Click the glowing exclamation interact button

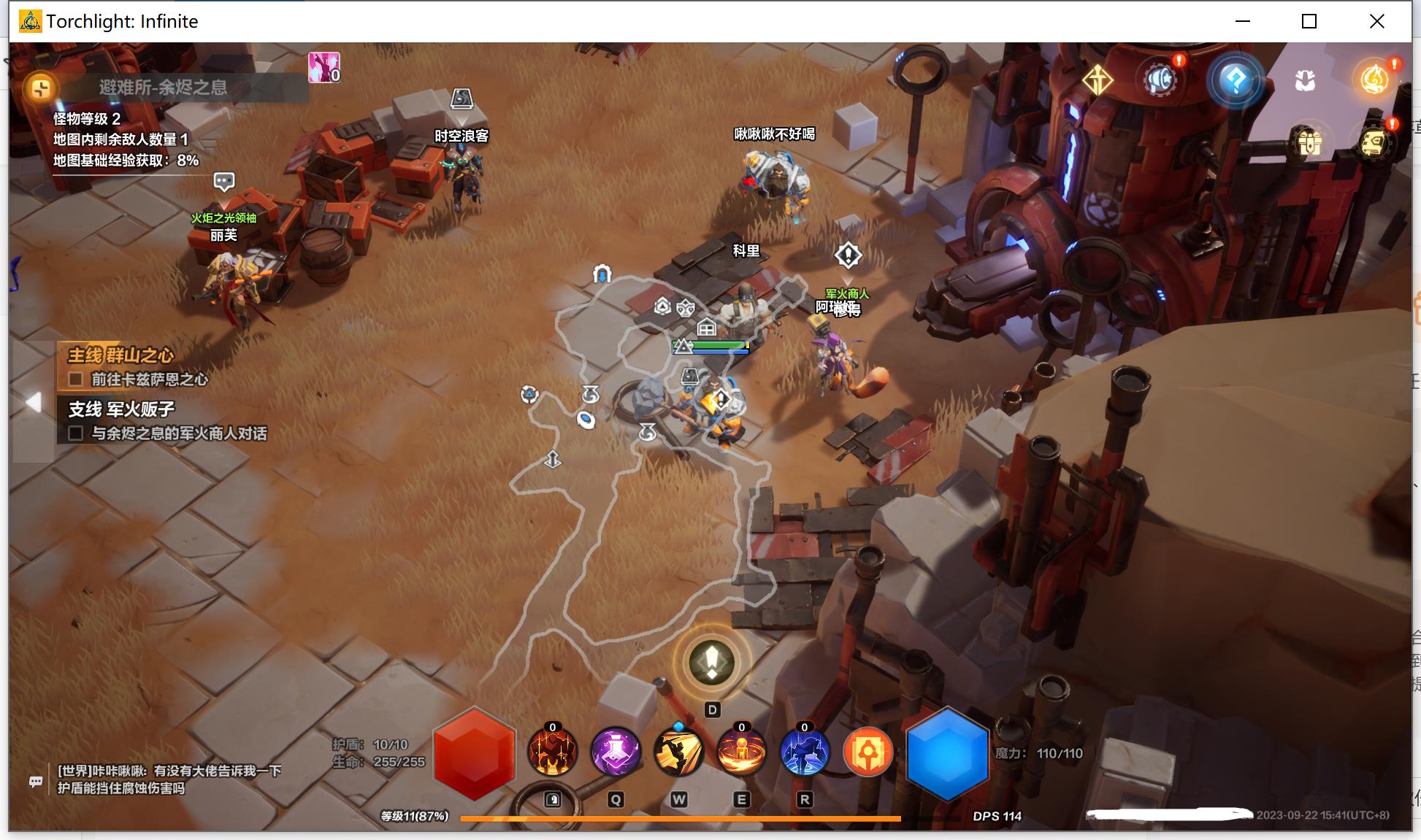click(712, 663)
